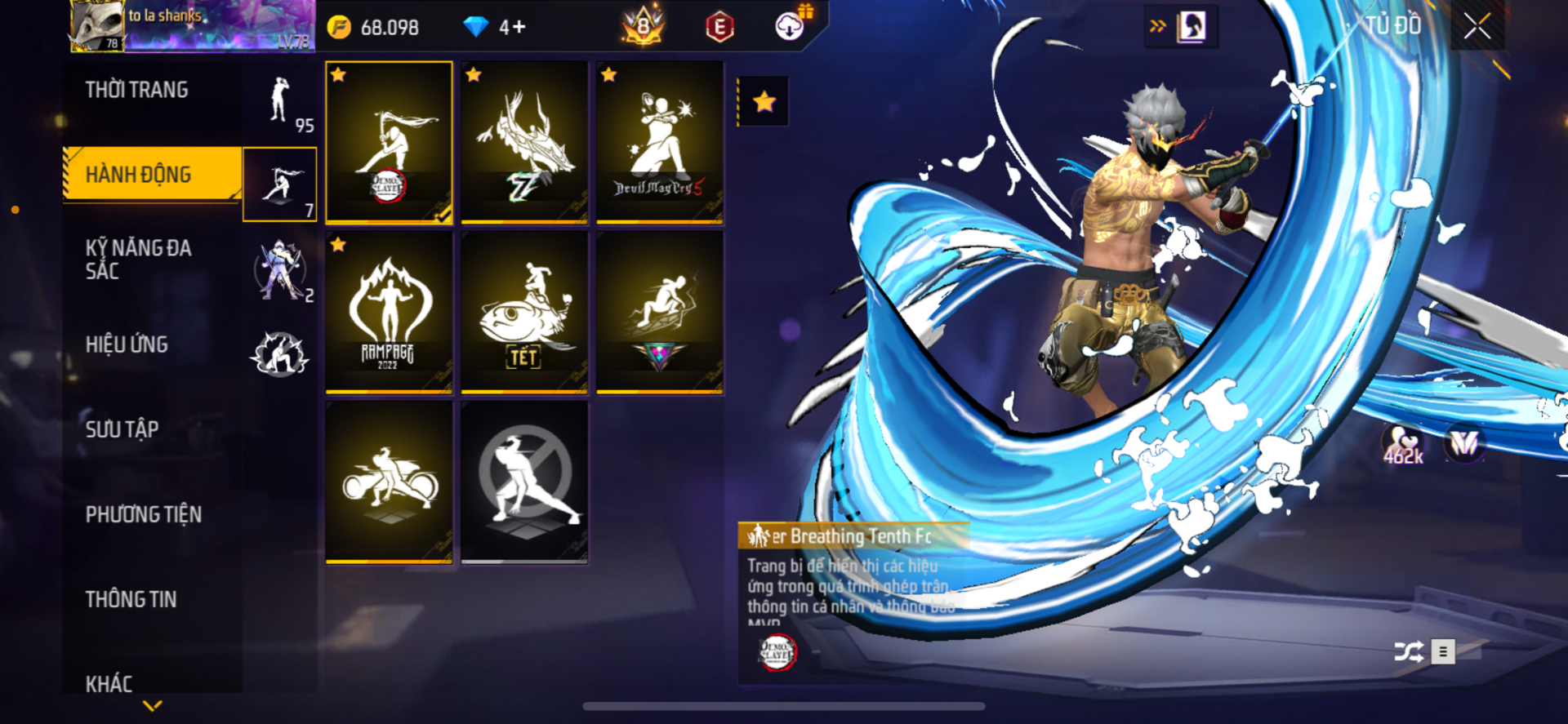Open the Khác category
The image size is (1568, 724).
109,682
